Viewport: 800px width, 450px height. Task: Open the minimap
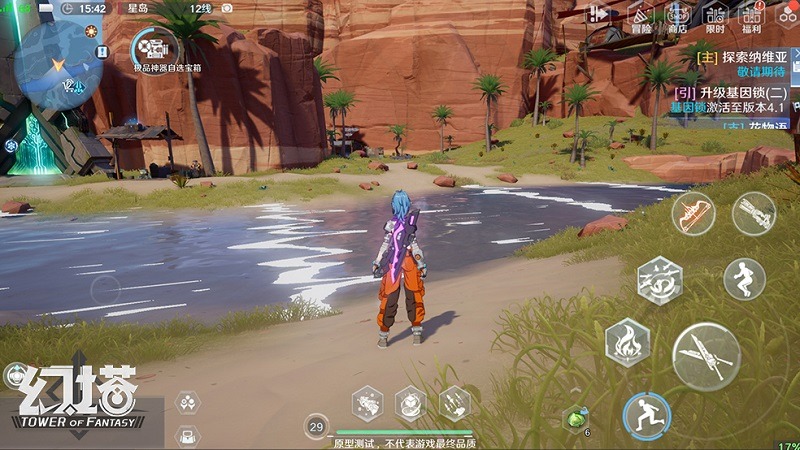coord(55,58)
